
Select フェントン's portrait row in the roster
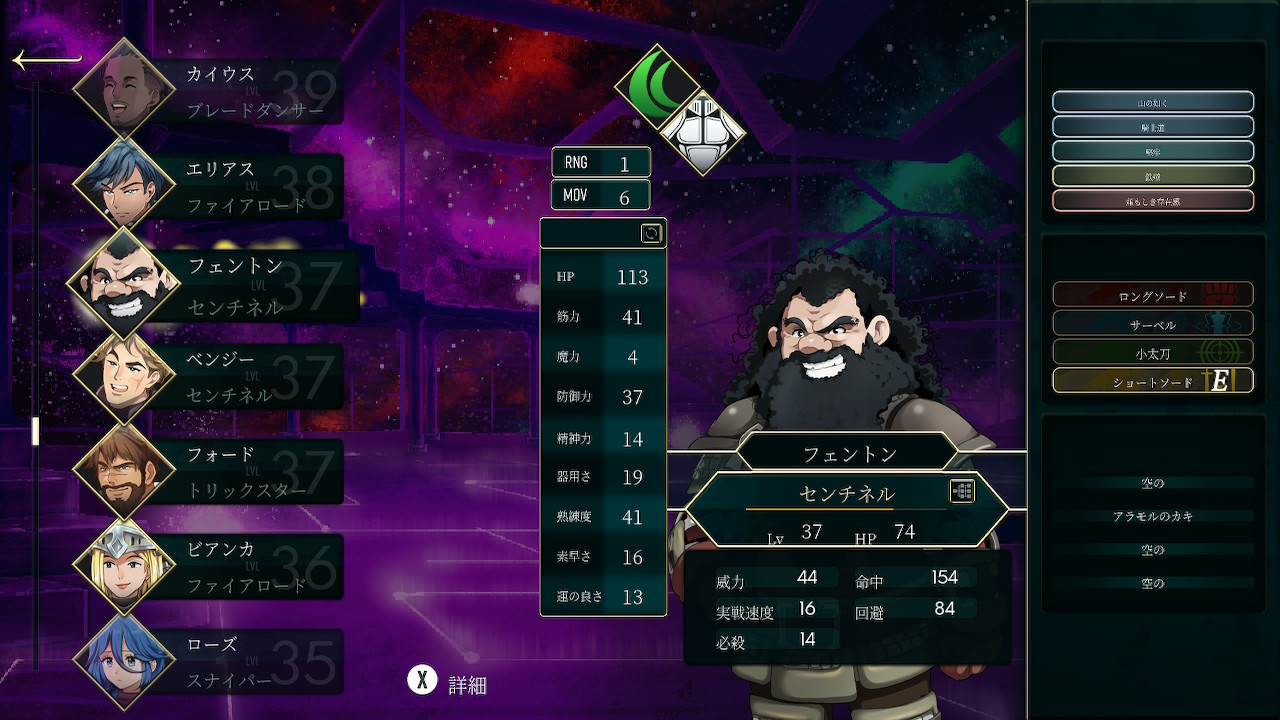tap(215, 284)
